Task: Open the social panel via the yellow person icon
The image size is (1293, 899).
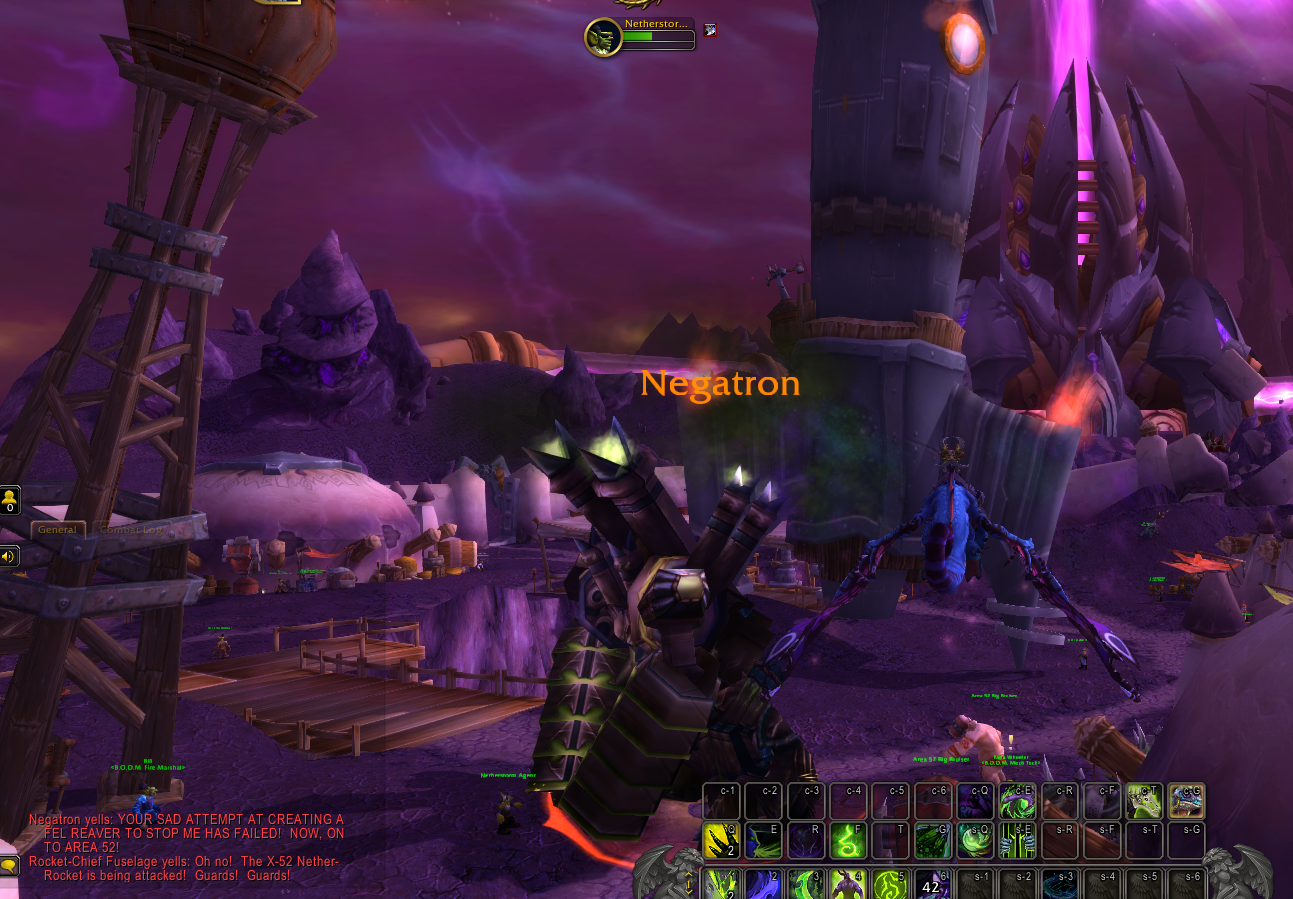Action: (x=10, y=498)
